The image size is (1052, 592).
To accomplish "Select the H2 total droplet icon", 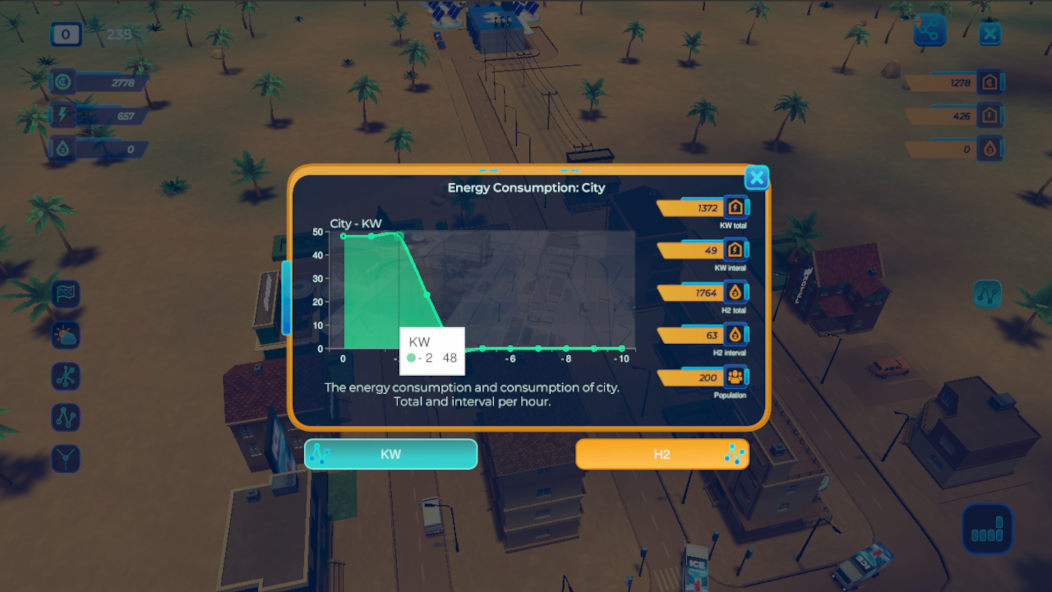I will click(735, 293).
